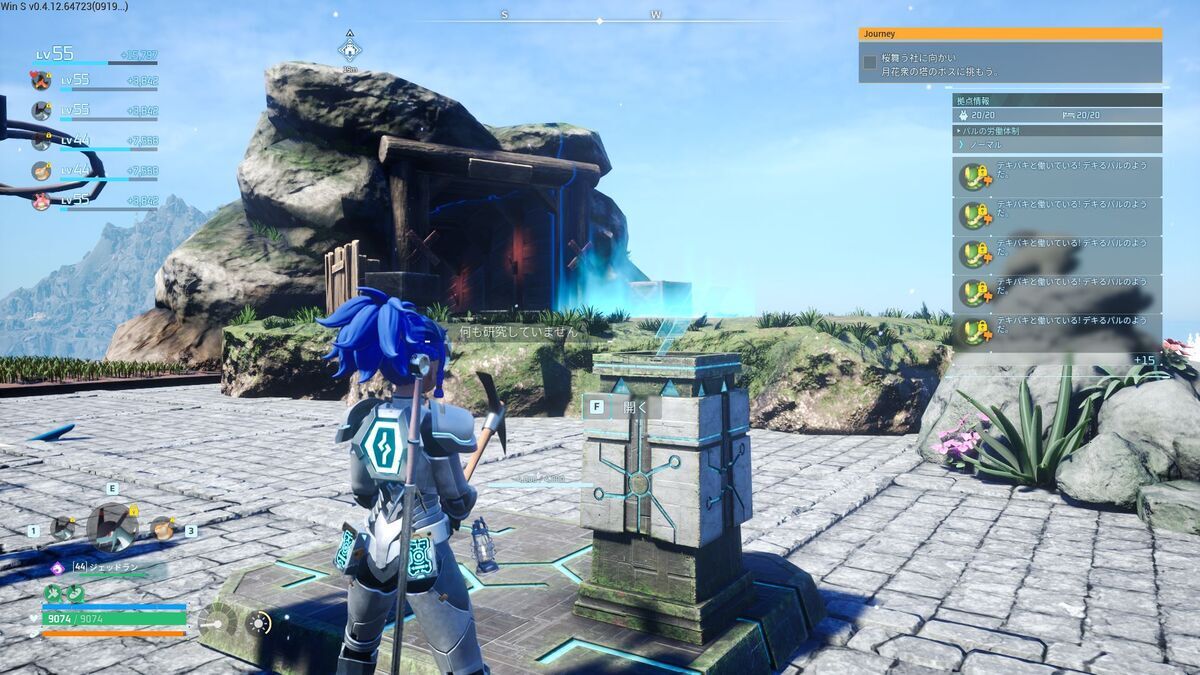
Task: Click the round gauge beside the sun dial
Action: (217, 623)
